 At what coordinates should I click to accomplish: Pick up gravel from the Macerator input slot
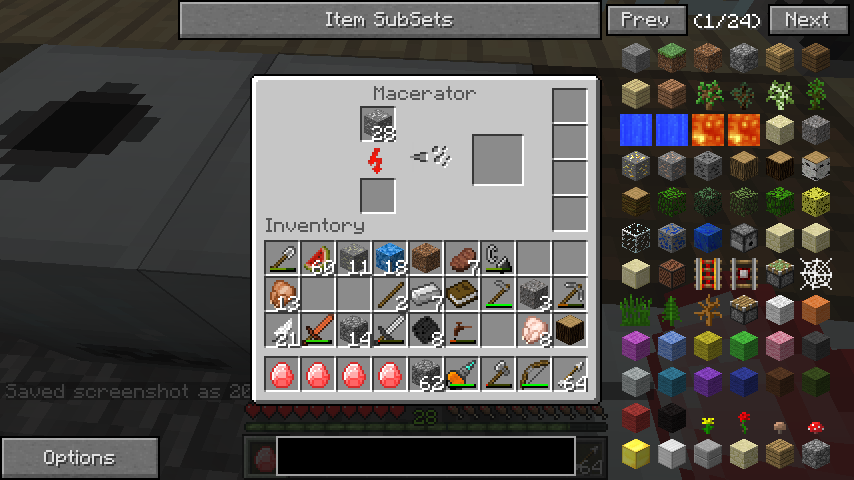coord(378,124)
